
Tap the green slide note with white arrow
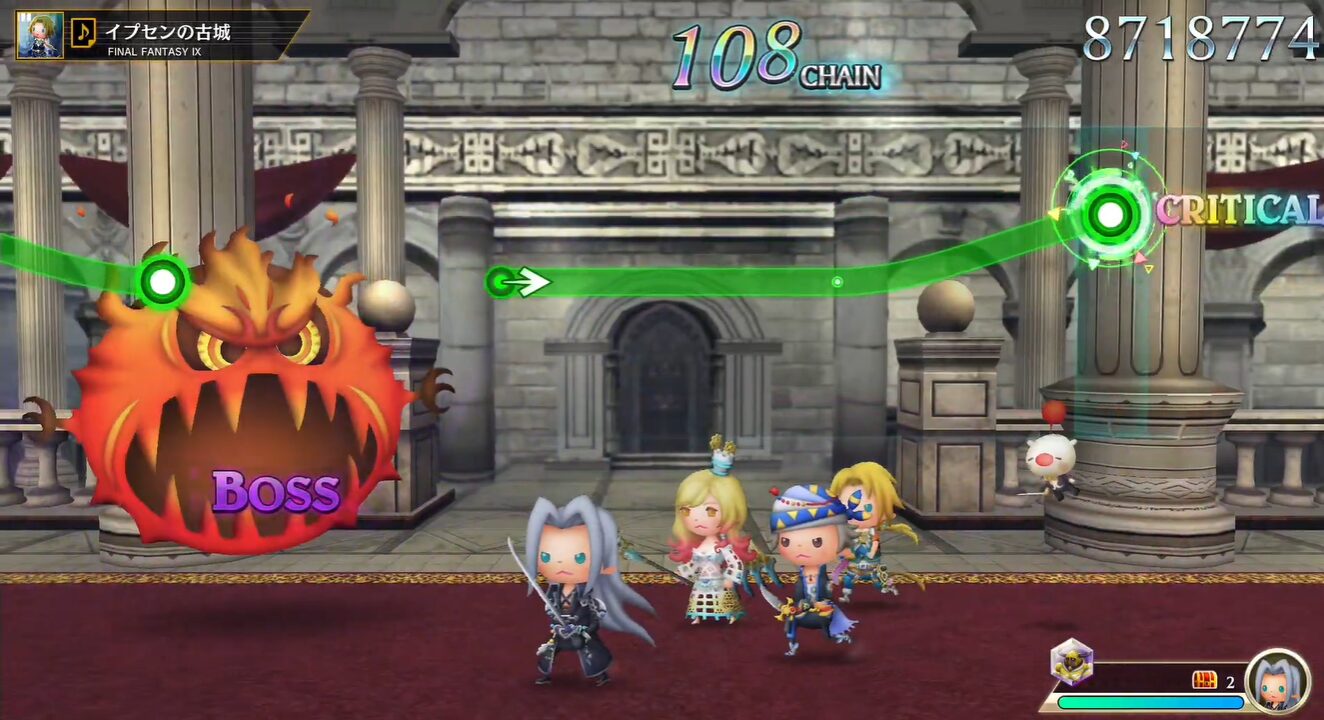(x=502, y=282)
